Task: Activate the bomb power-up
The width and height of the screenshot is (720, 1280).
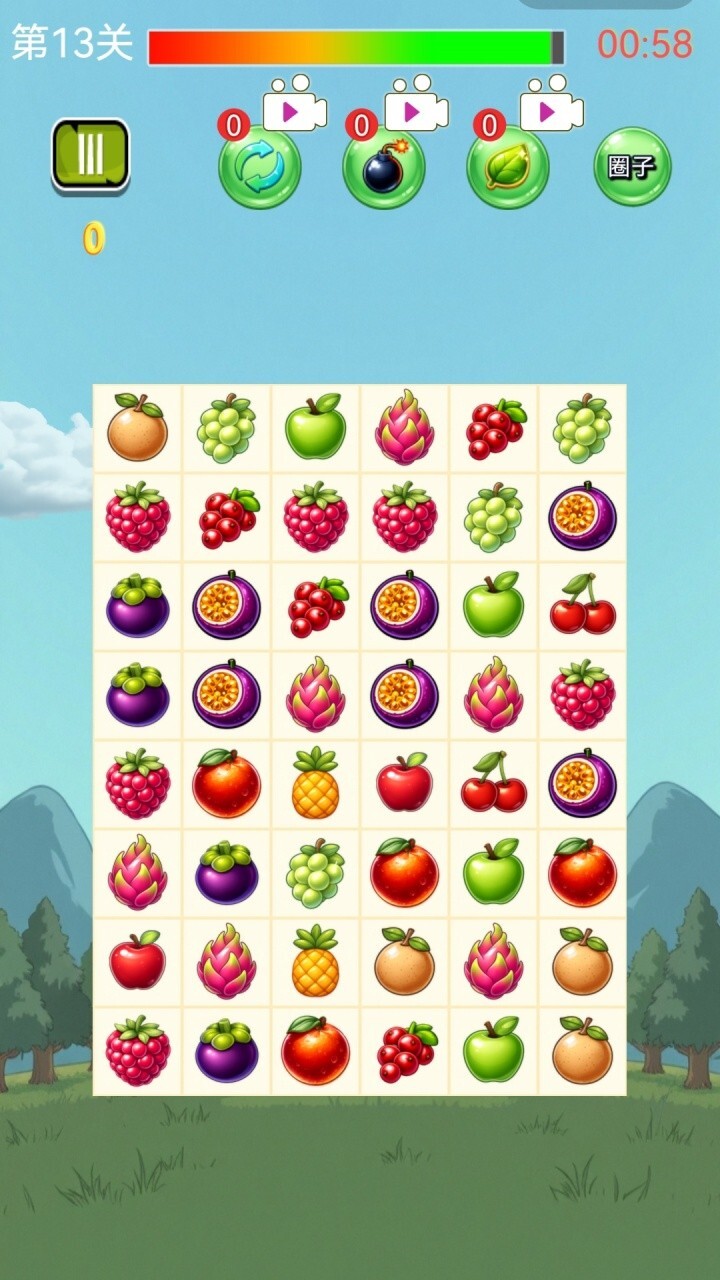Action: (x=384, y=168)
